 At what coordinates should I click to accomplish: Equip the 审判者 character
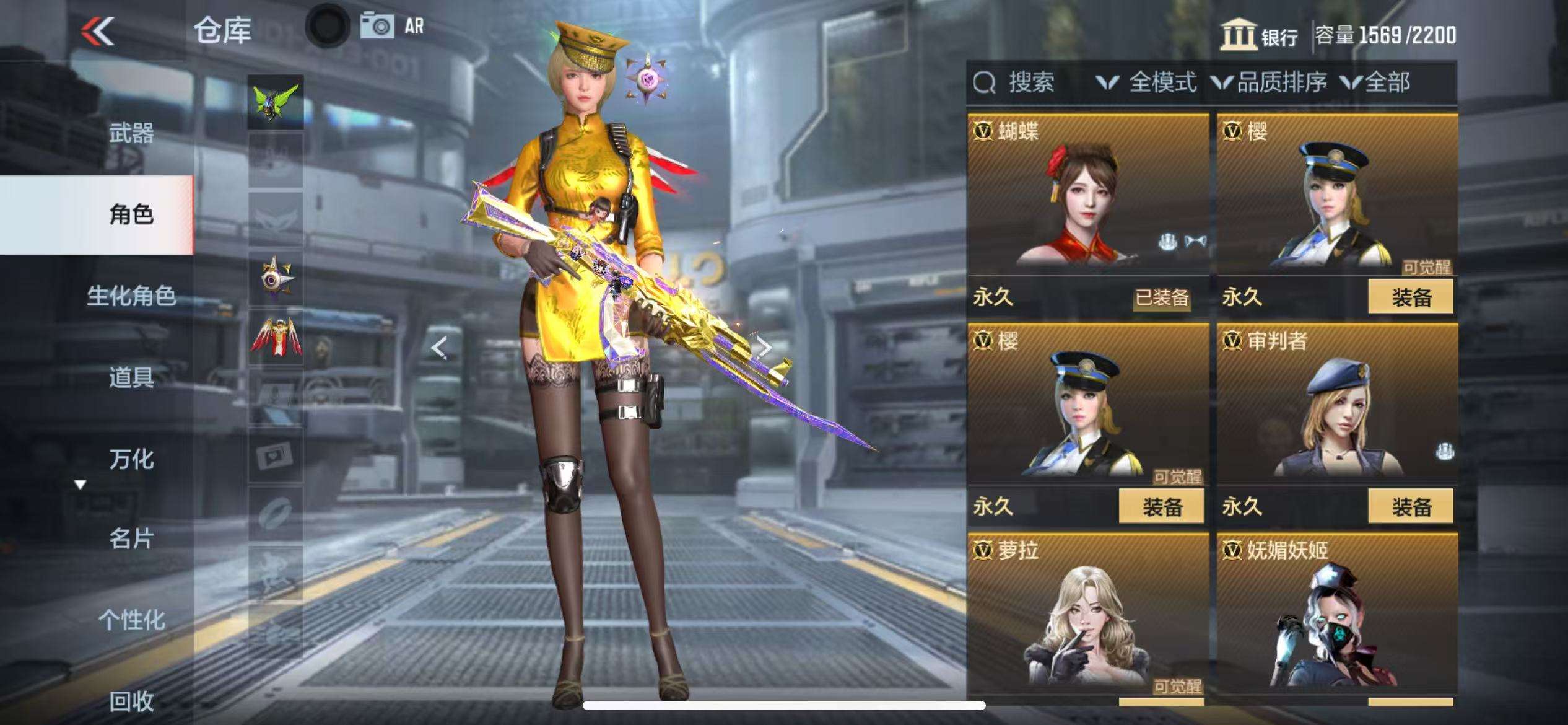(x=1411, y=507)
